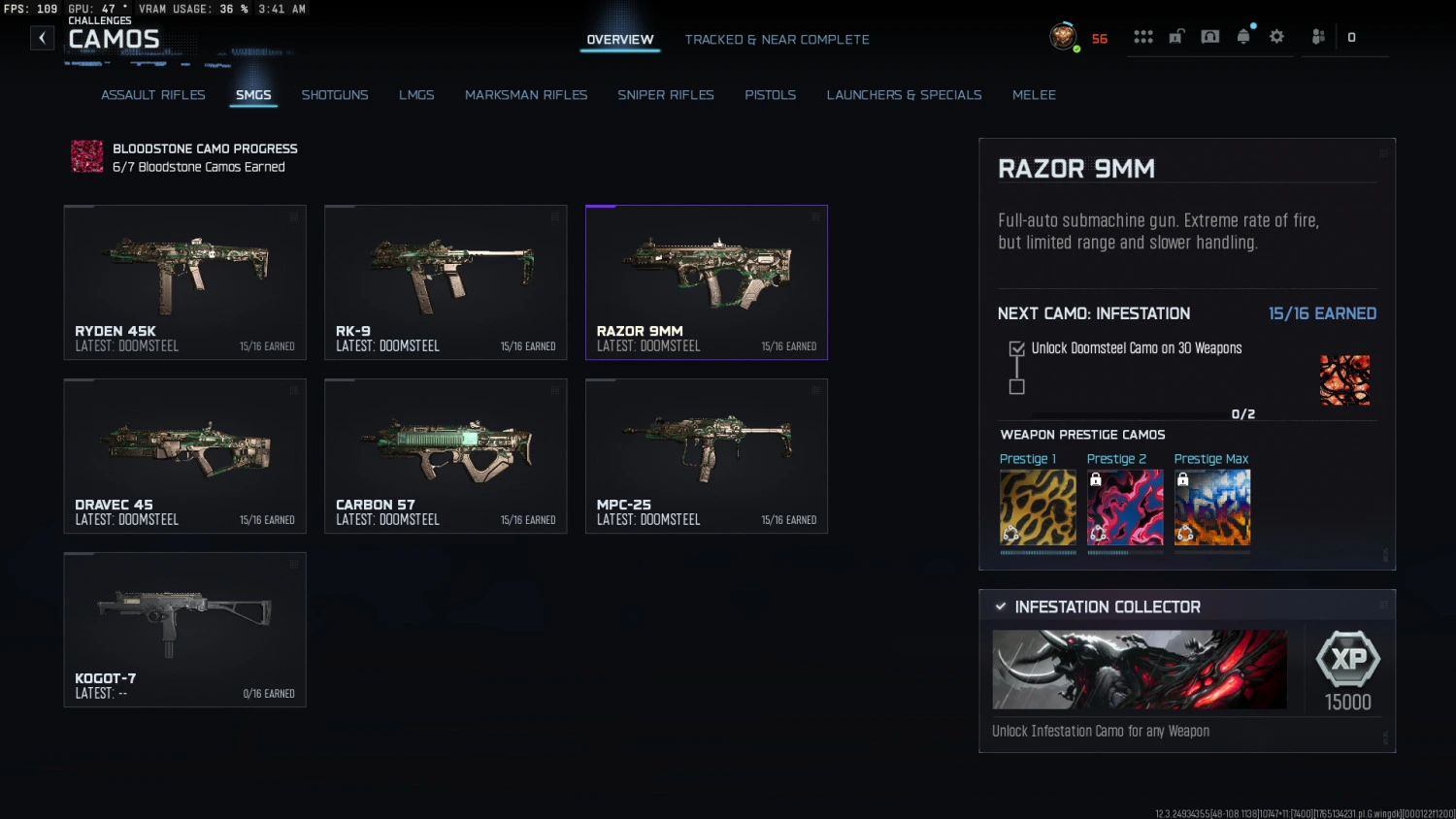Select the Pistols category
The image size is (1456, 819).
click(770, 94)
